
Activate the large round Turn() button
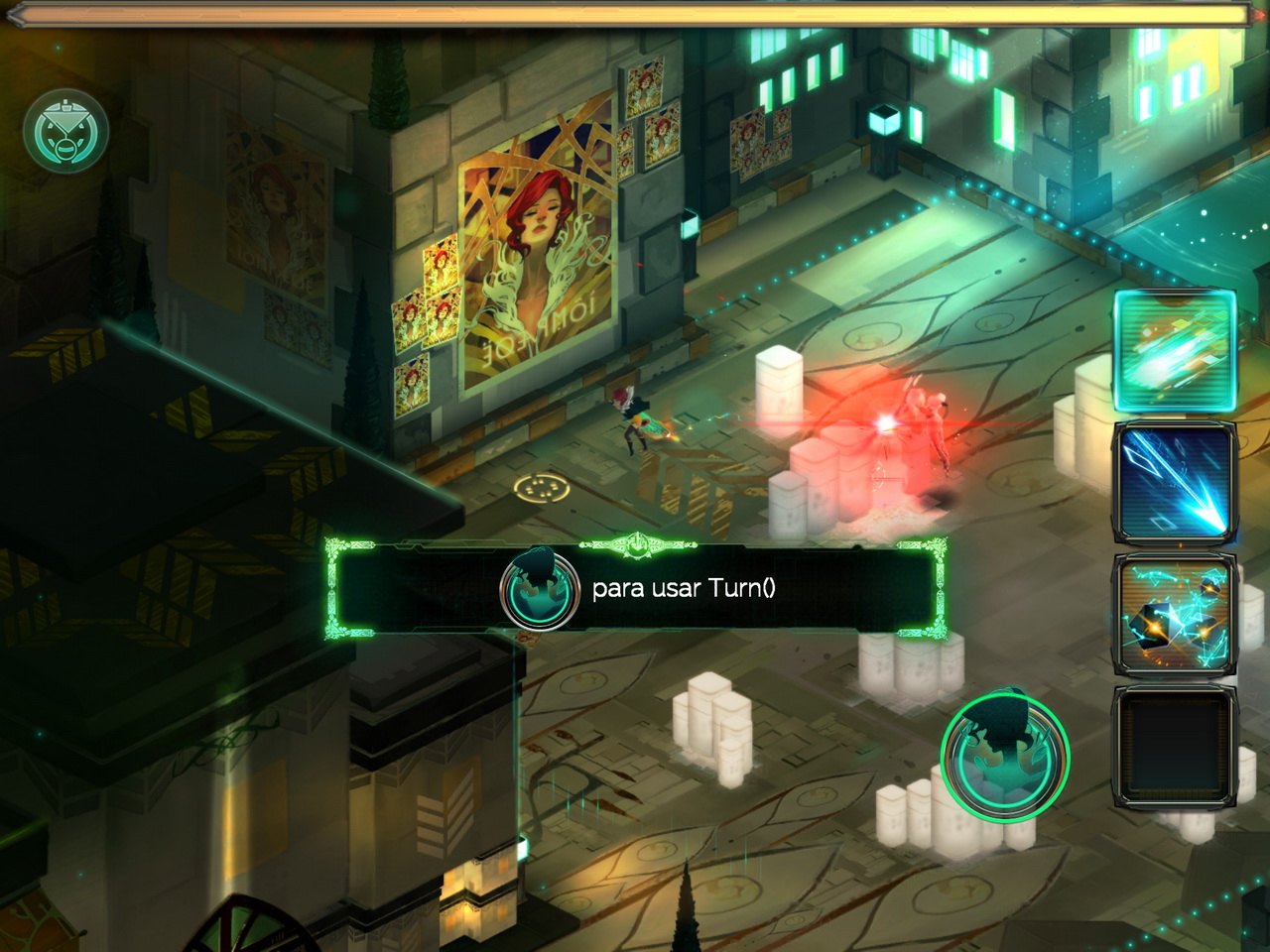(1004, 757)
